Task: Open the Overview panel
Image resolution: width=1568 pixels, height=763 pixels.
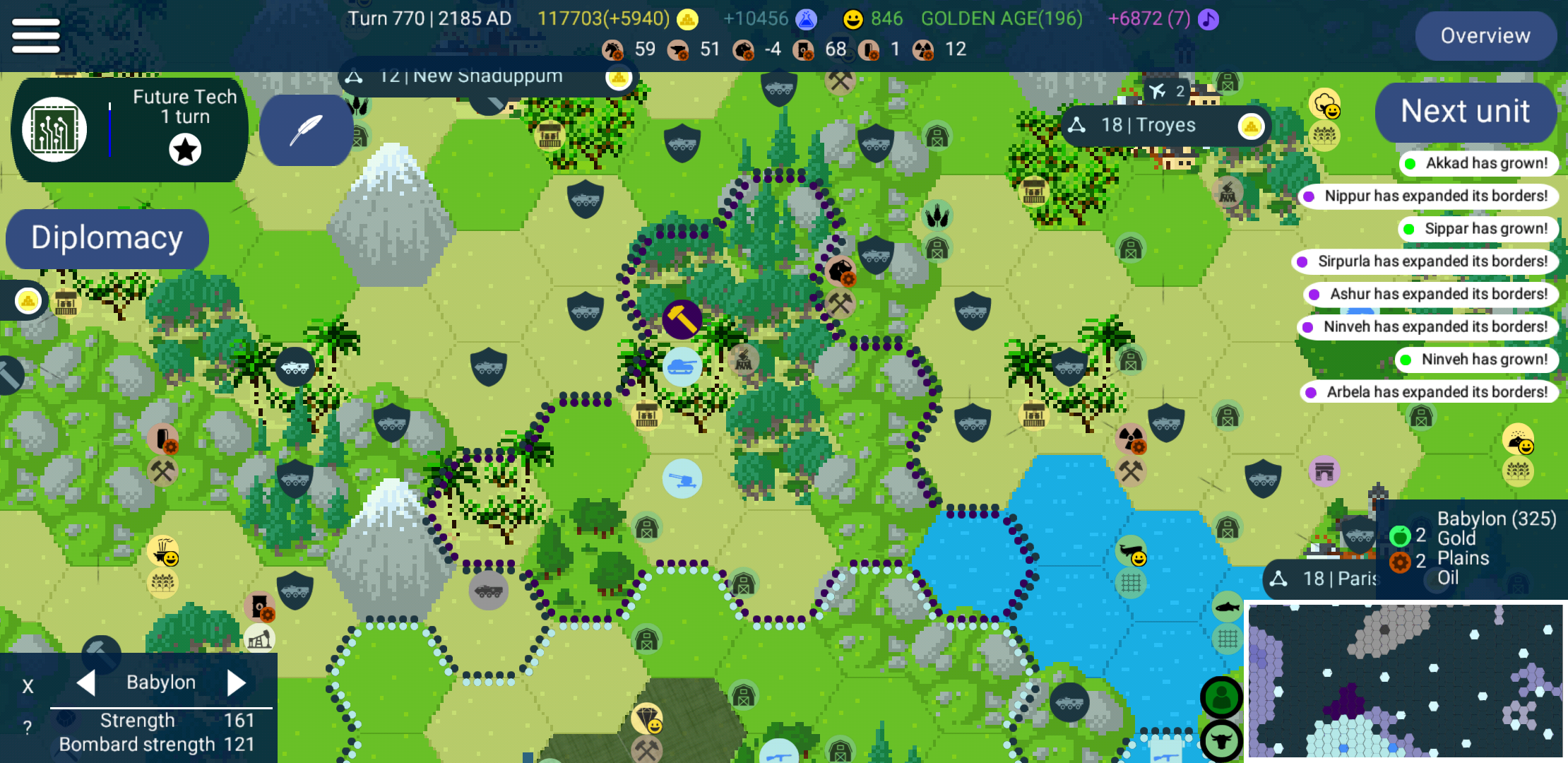Action: coord(1485,35)
